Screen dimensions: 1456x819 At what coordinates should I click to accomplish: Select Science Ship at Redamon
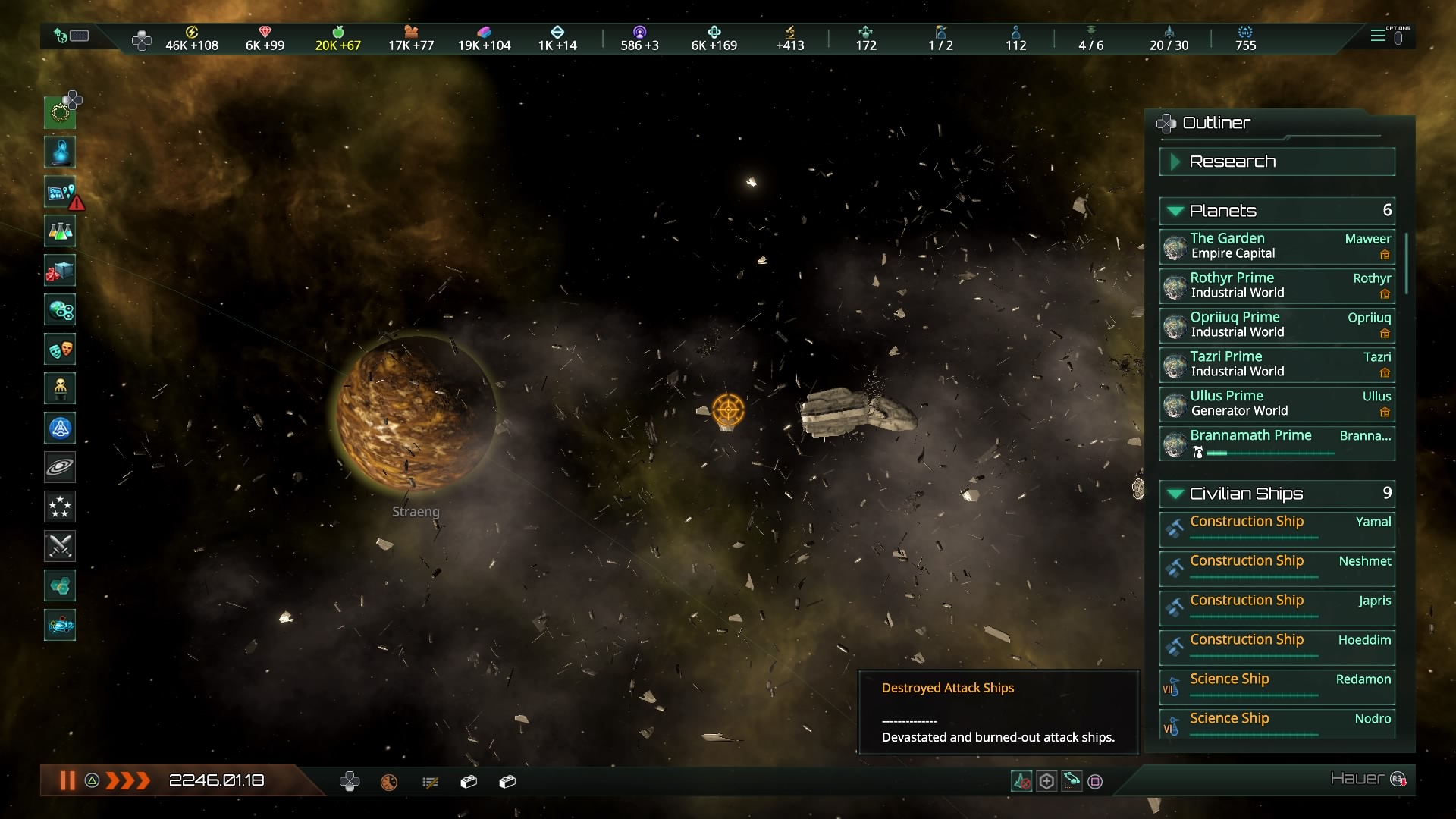tap(1277, 686)
